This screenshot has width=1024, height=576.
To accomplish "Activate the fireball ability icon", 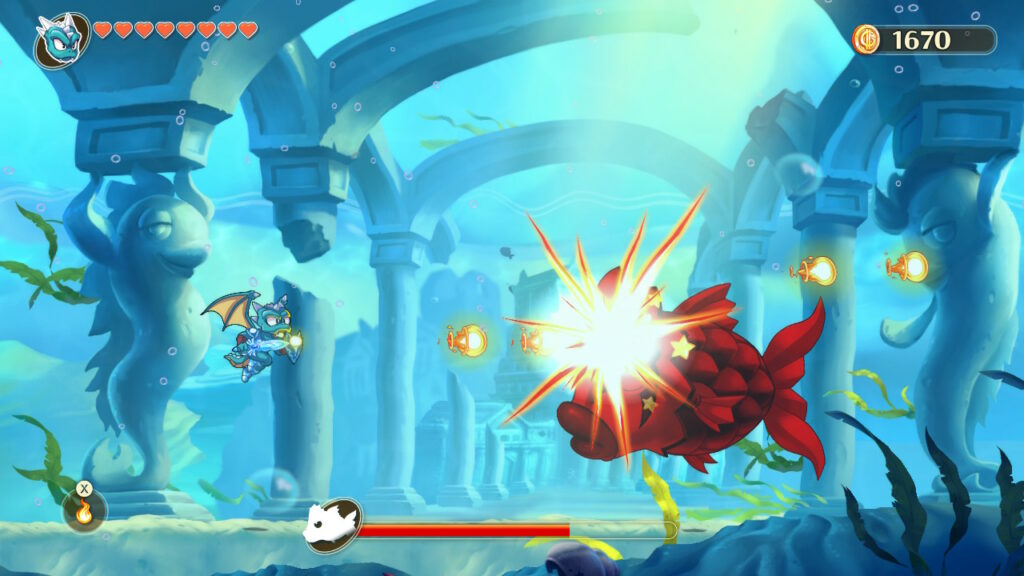I will (x=85, y=510).
